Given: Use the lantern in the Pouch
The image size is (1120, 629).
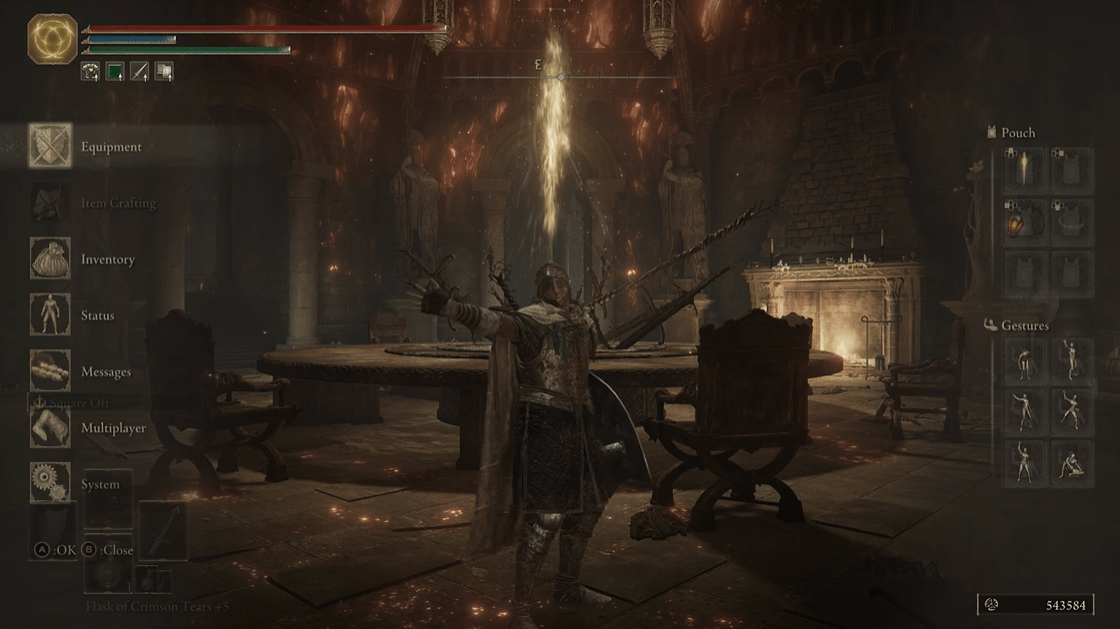Looking at the screenshot, I should coord(1024,221).
